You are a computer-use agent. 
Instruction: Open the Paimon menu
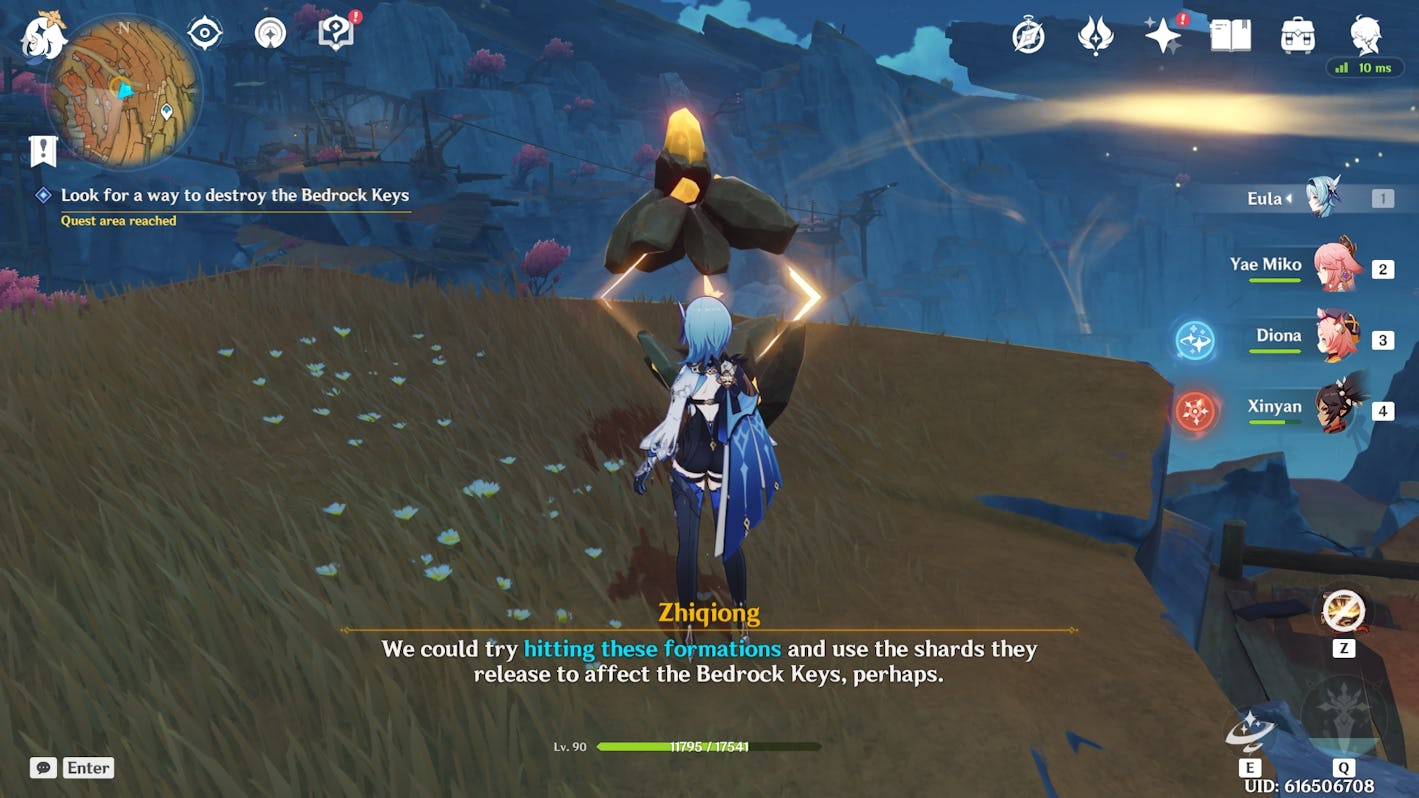click(44, 40)
